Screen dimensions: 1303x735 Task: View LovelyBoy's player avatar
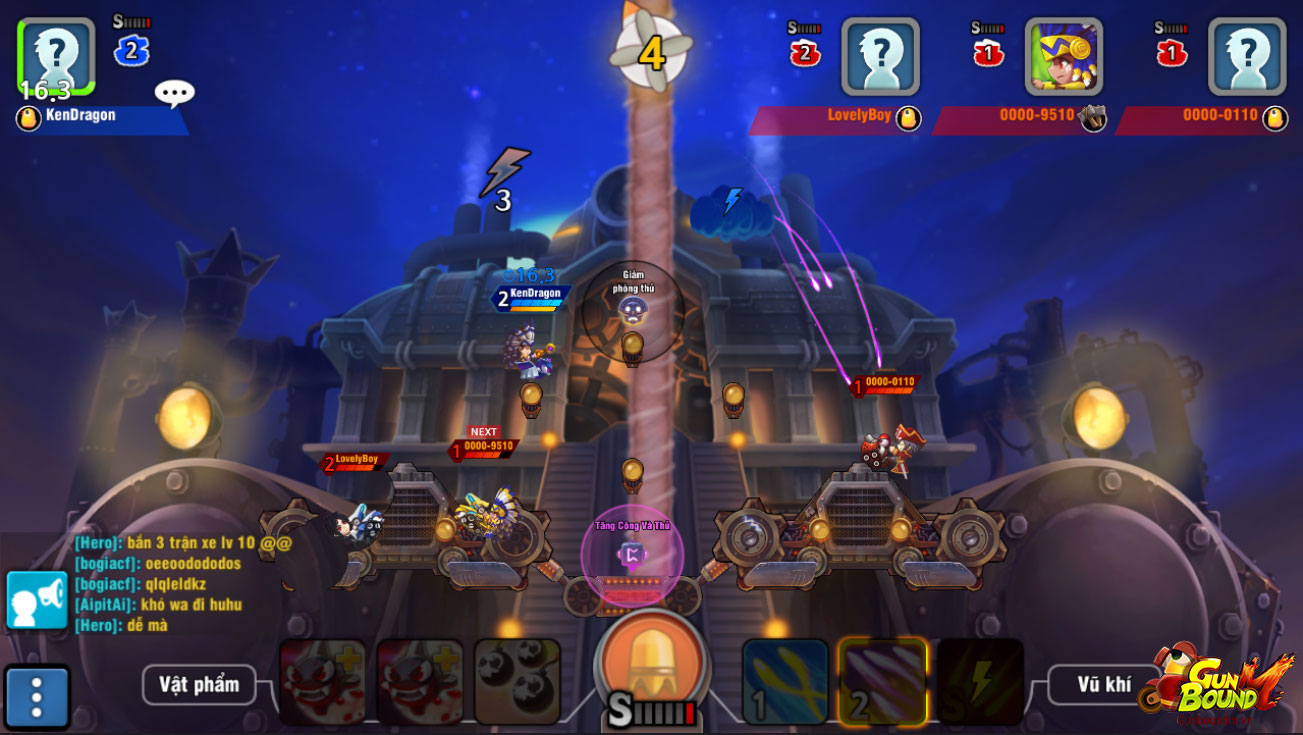pyautogui.click(x=880, y=56)
